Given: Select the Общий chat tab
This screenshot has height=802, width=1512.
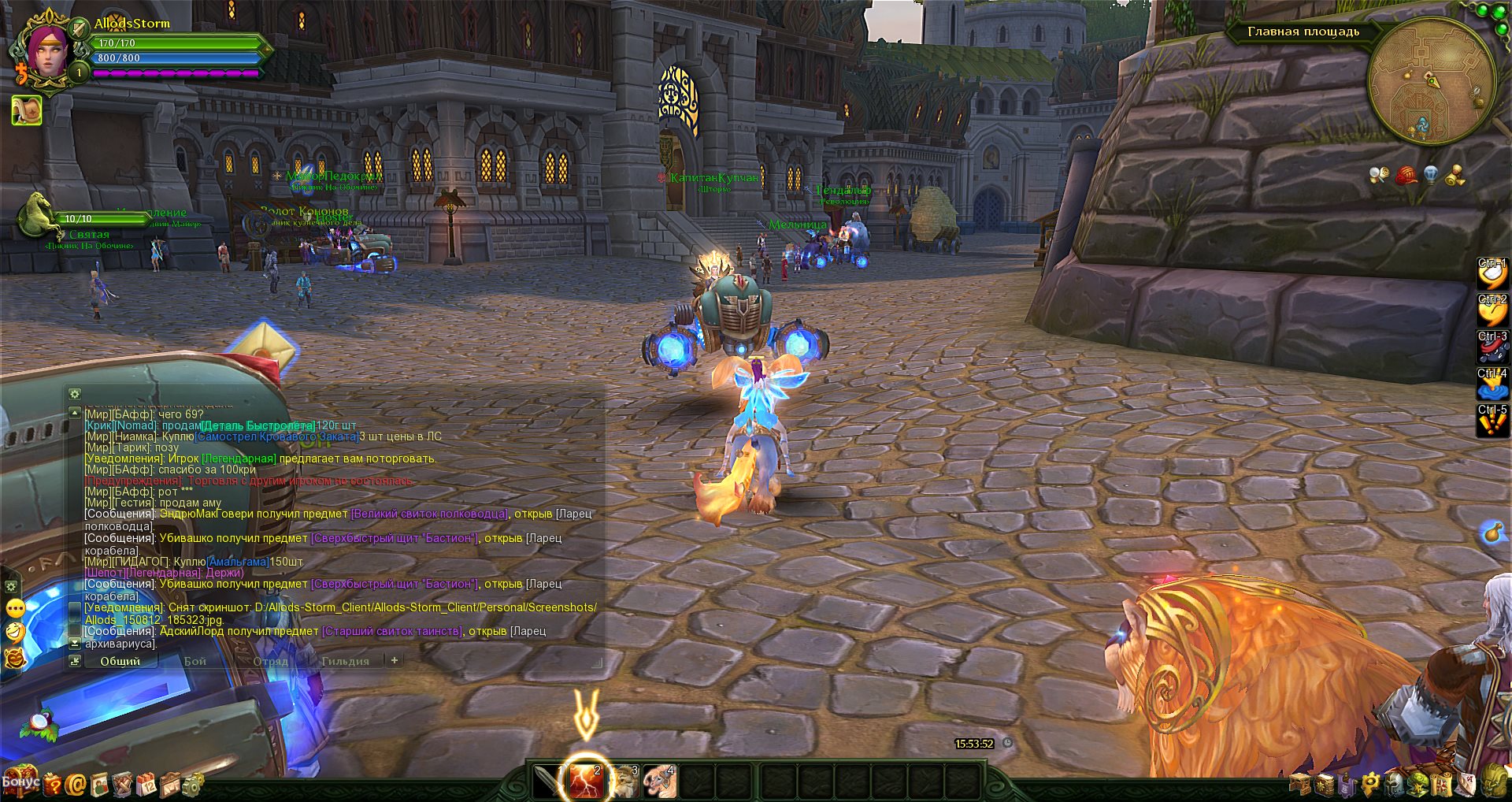Looking at the screenshot, I should (120, 661).
